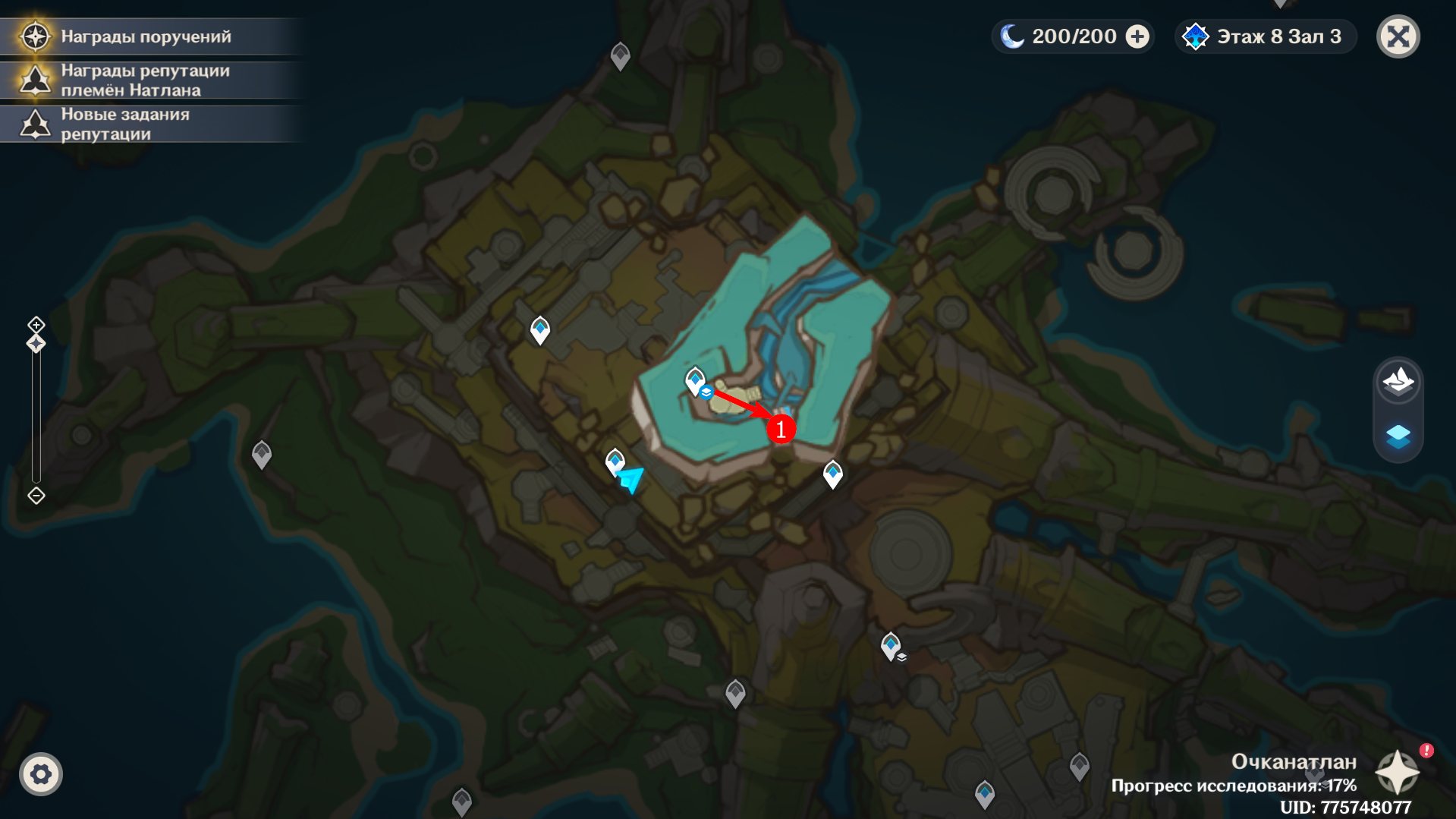This screenshot has height=819, width=1456.
Task: Add resin with the plus button
Action: (x=1137, y=36)
